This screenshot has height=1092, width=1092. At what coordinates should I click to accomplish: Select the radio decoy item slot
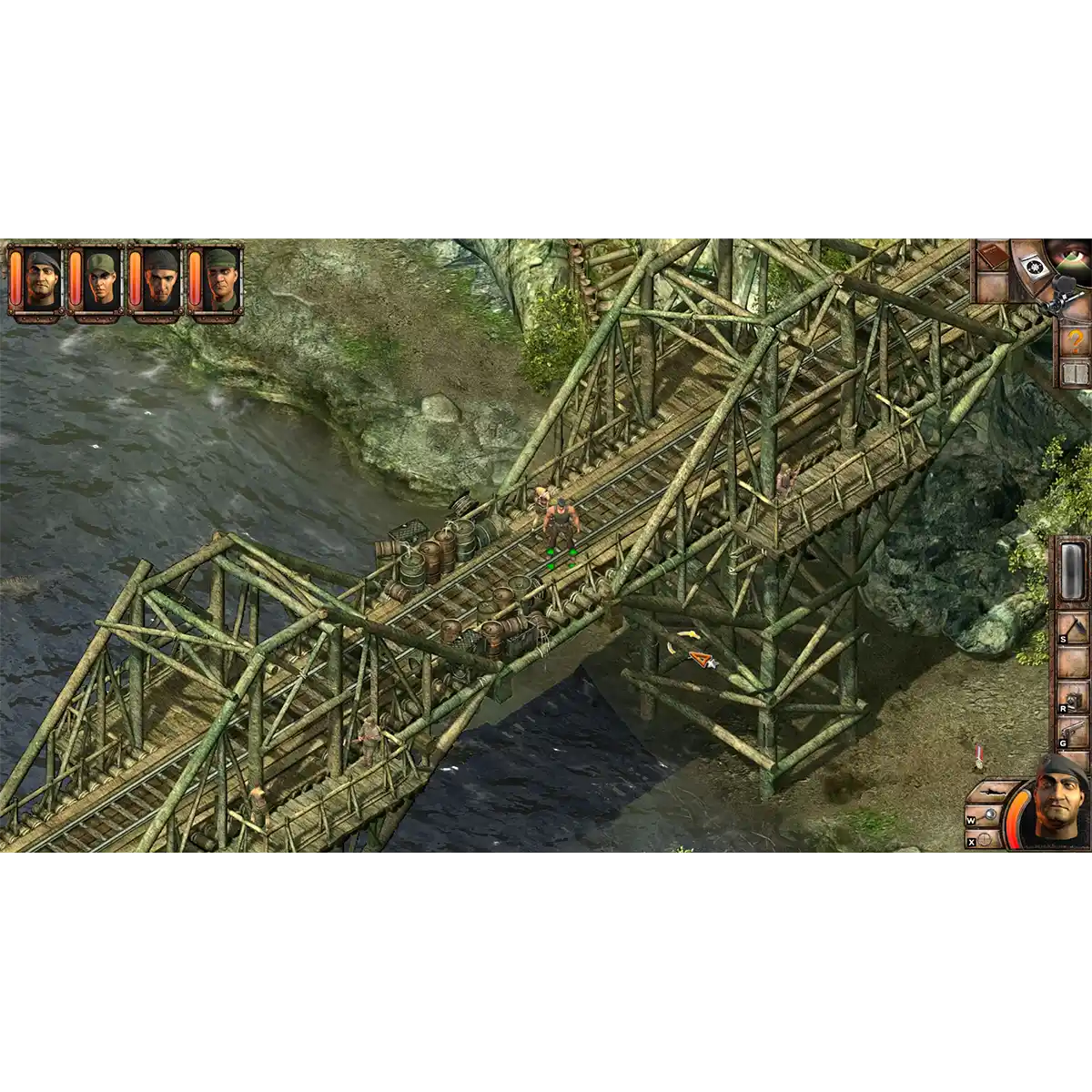click(1075, 699)
